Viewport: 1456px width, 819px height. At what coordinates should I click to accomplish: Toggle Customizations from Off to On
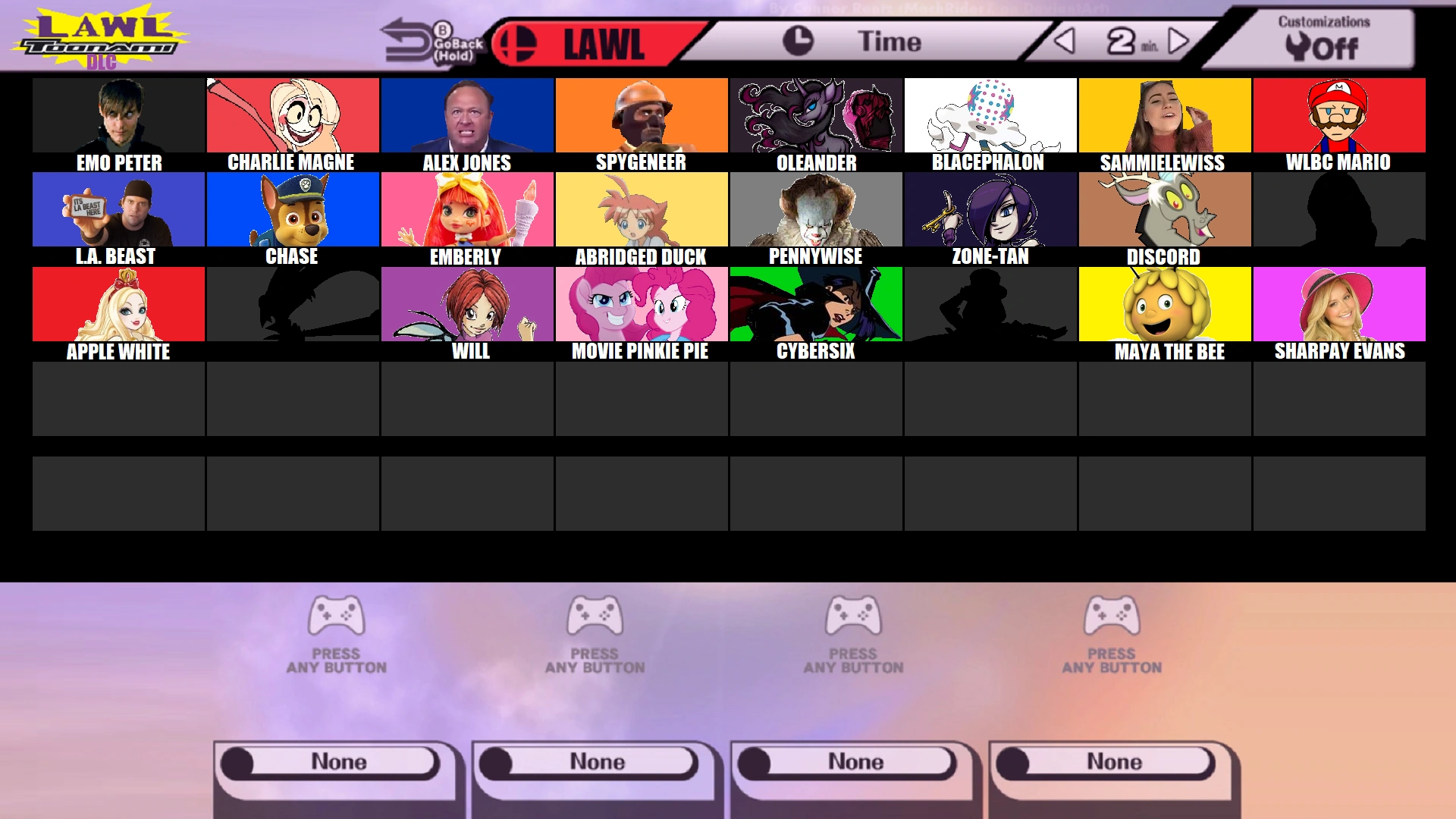pos(1336,47)
